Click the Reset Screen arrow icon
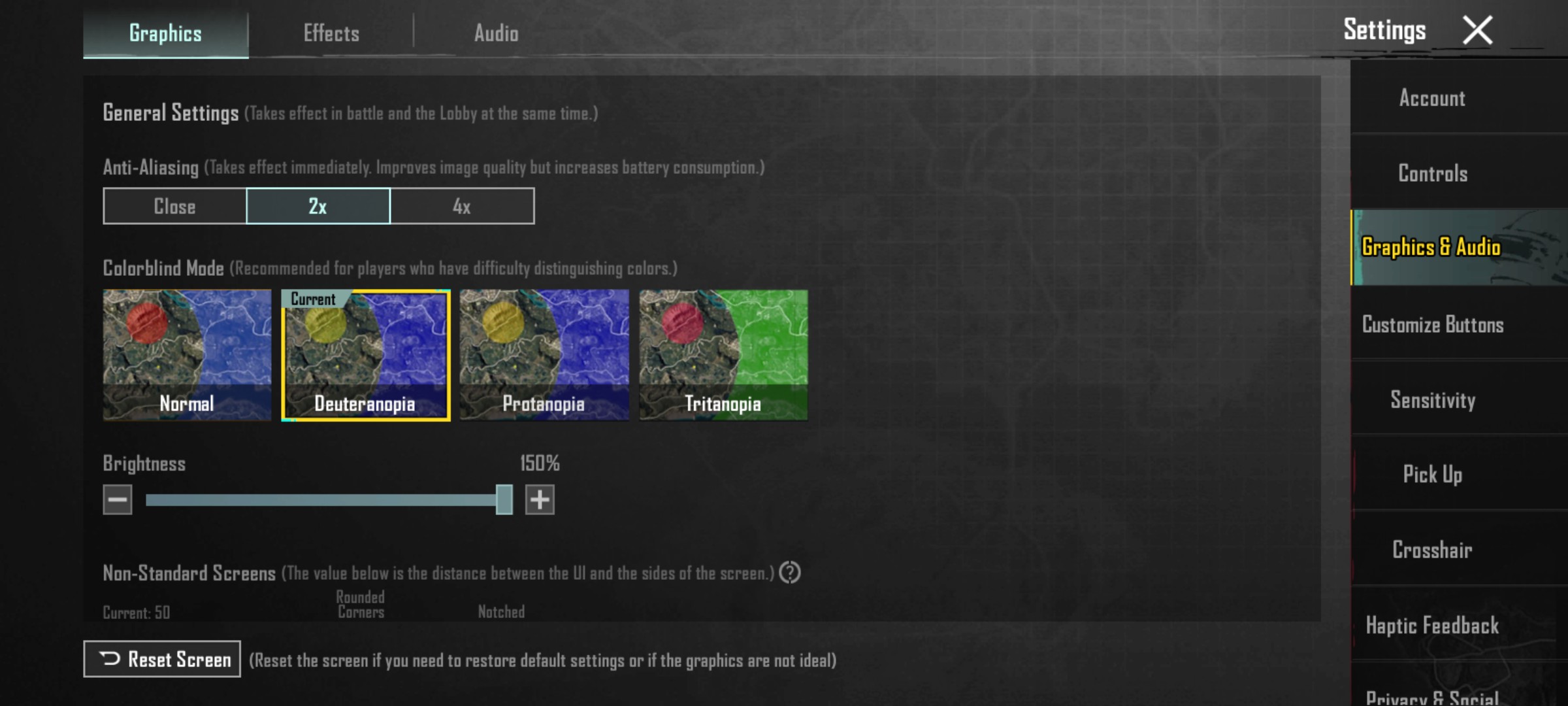Image resolution: width=1568 pixels, height=706 pixels. click(x=109, y=658)
